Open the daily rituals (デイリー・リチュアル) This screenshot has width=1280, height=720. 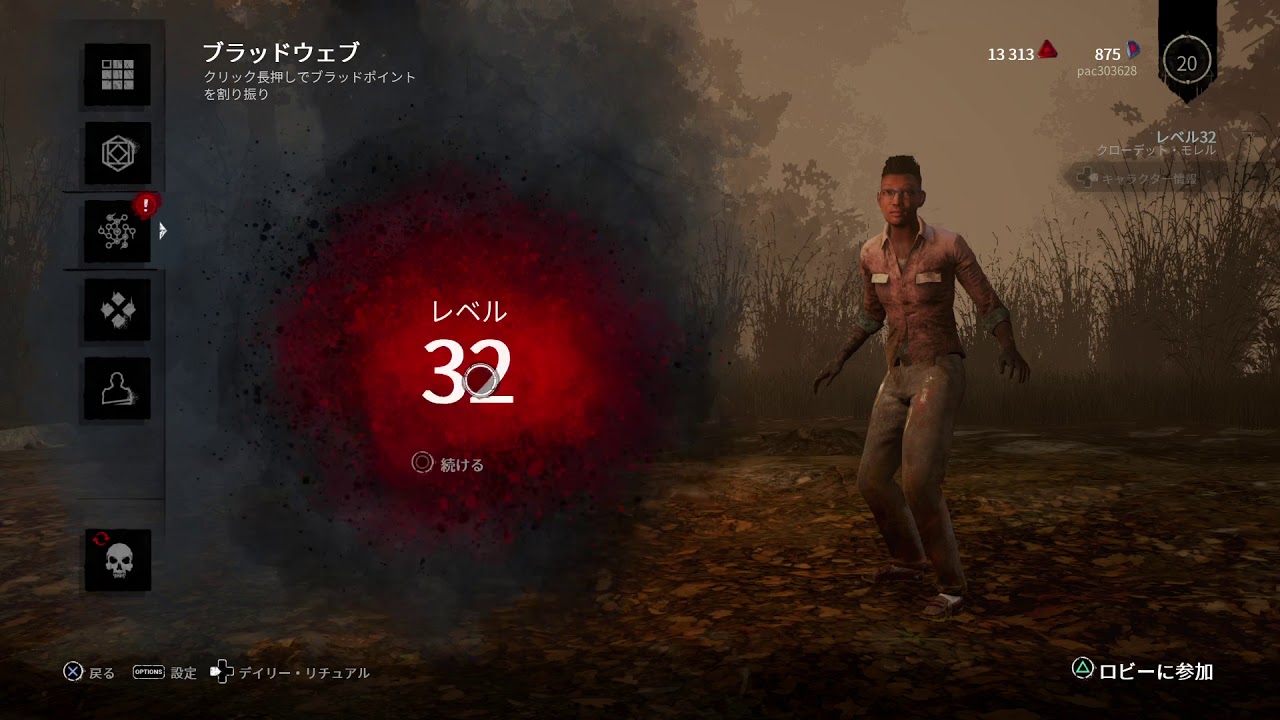point(290,673)
